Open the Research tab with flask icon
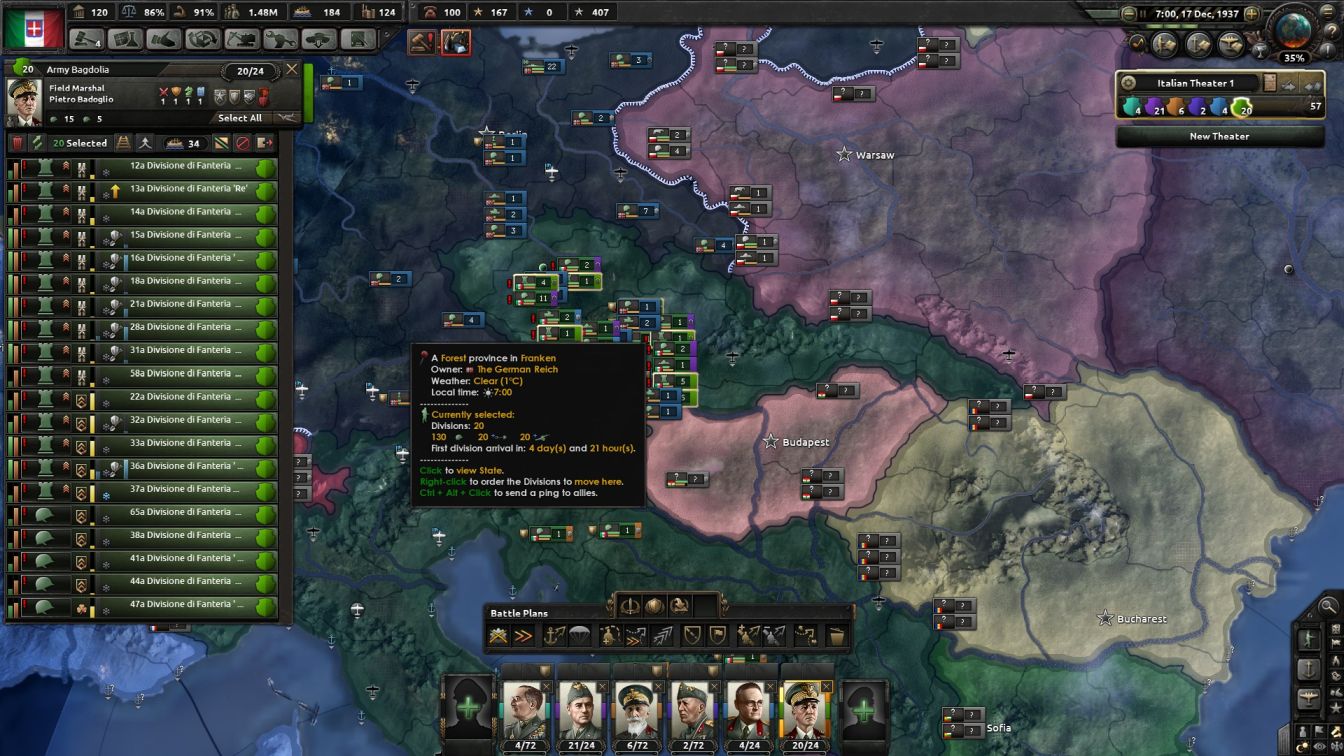 (x=125, y=38)
